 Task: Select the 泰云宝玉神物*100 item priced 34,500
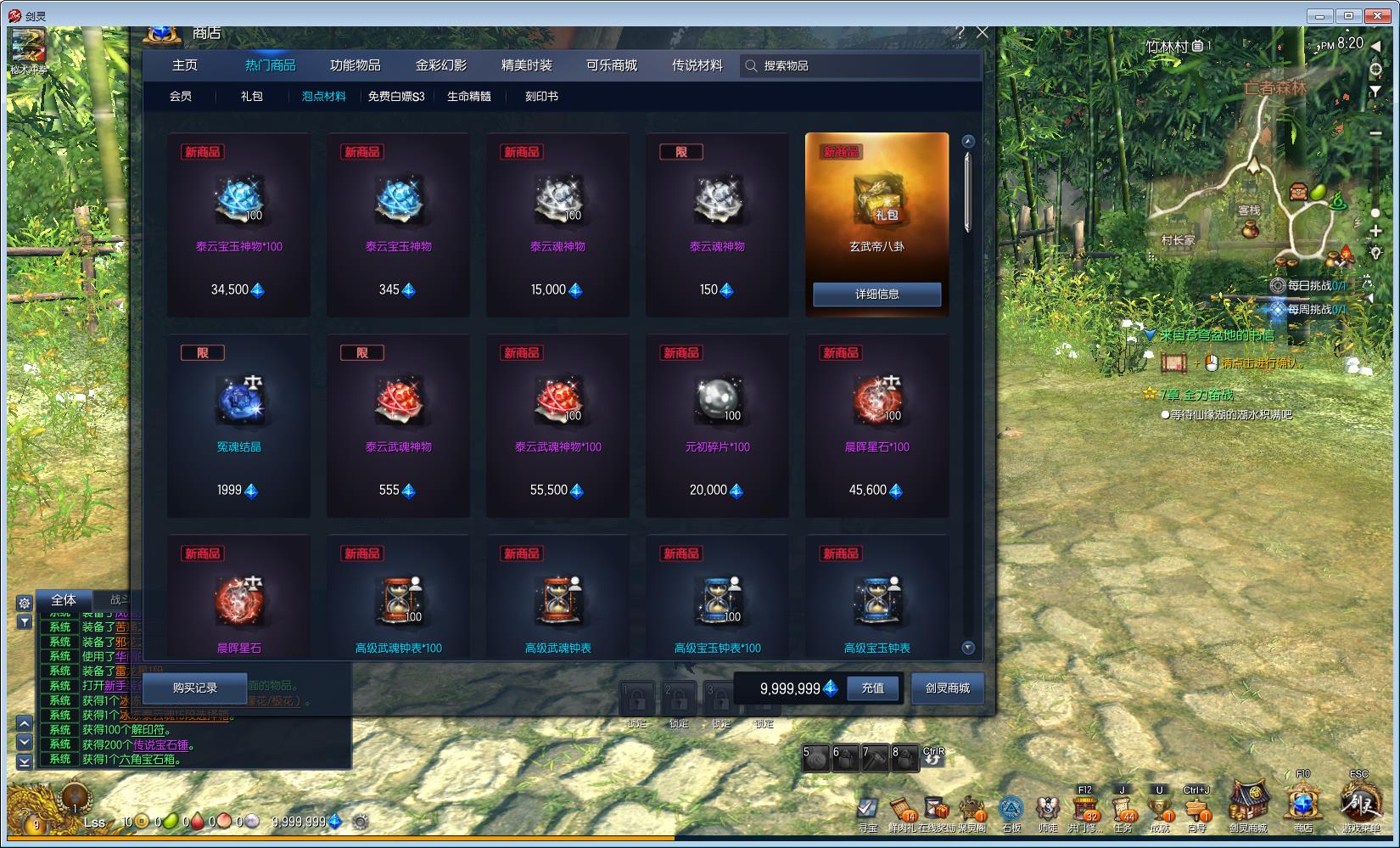click(238, 225)
